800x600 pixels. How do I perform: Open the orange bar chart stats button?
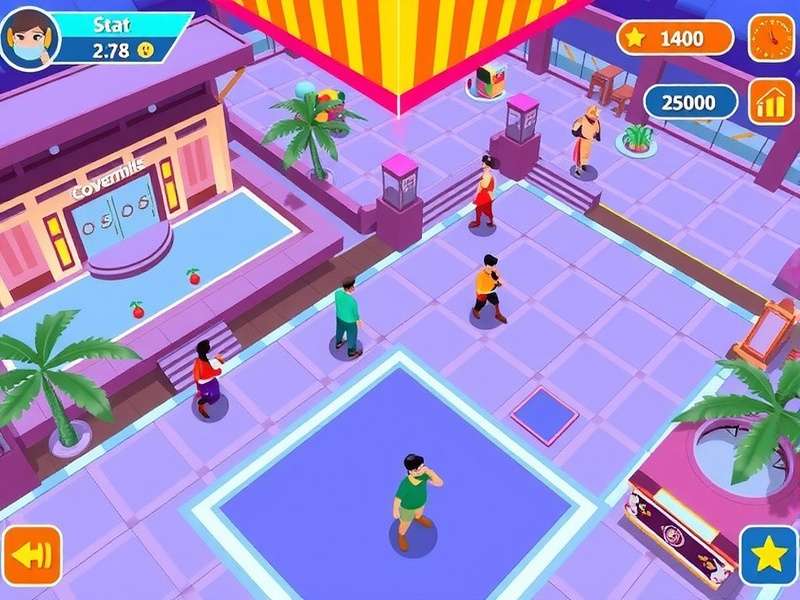click(771, 102)
